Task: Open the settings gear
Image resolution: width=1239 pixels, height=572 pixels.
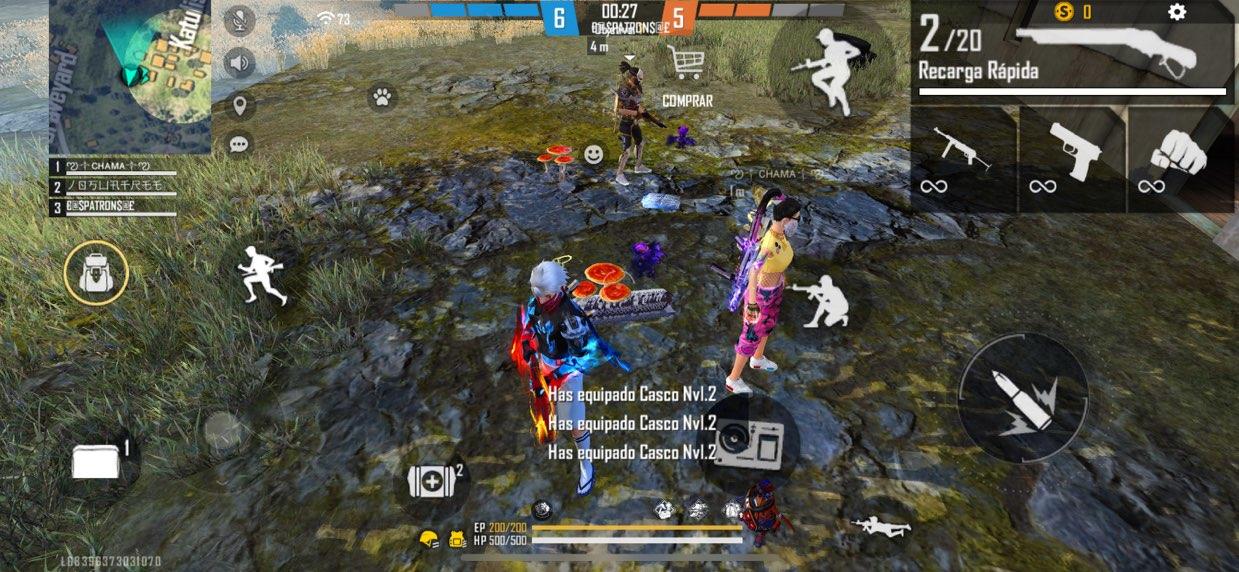Action: pyautogui.click(x=1177, y=12)
